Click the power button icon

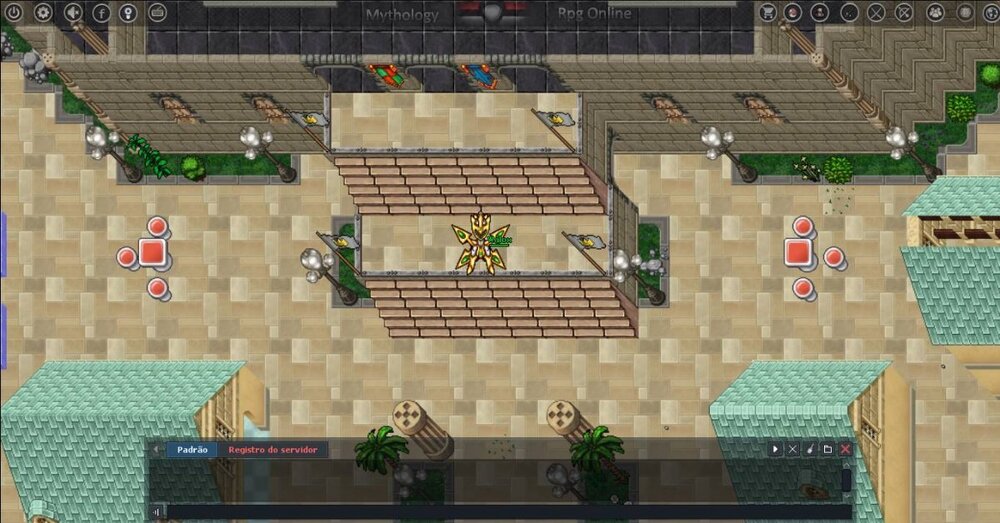point(15,13)
